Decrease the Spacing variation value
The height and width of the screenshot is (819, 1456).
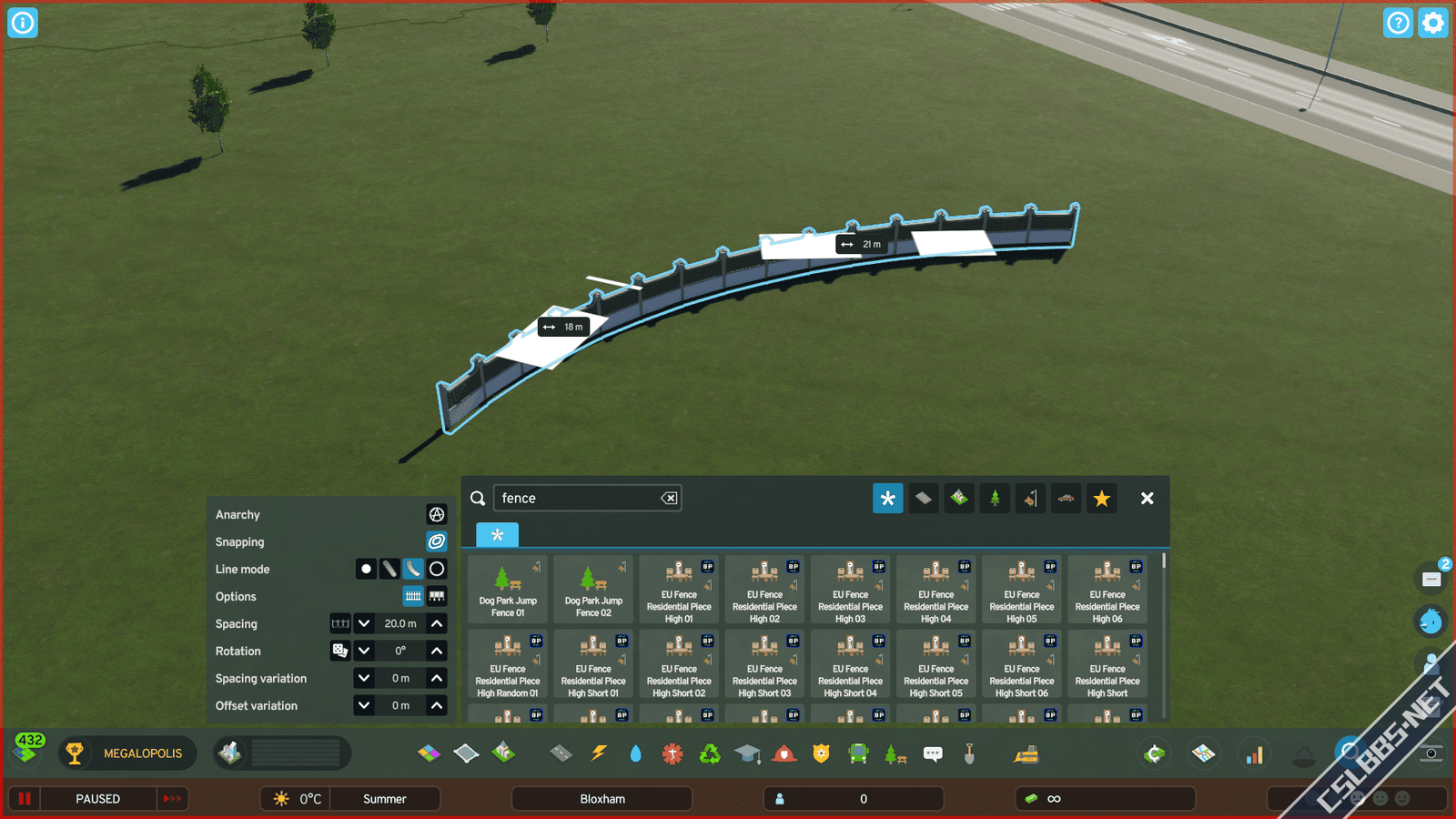pos(364,679)
